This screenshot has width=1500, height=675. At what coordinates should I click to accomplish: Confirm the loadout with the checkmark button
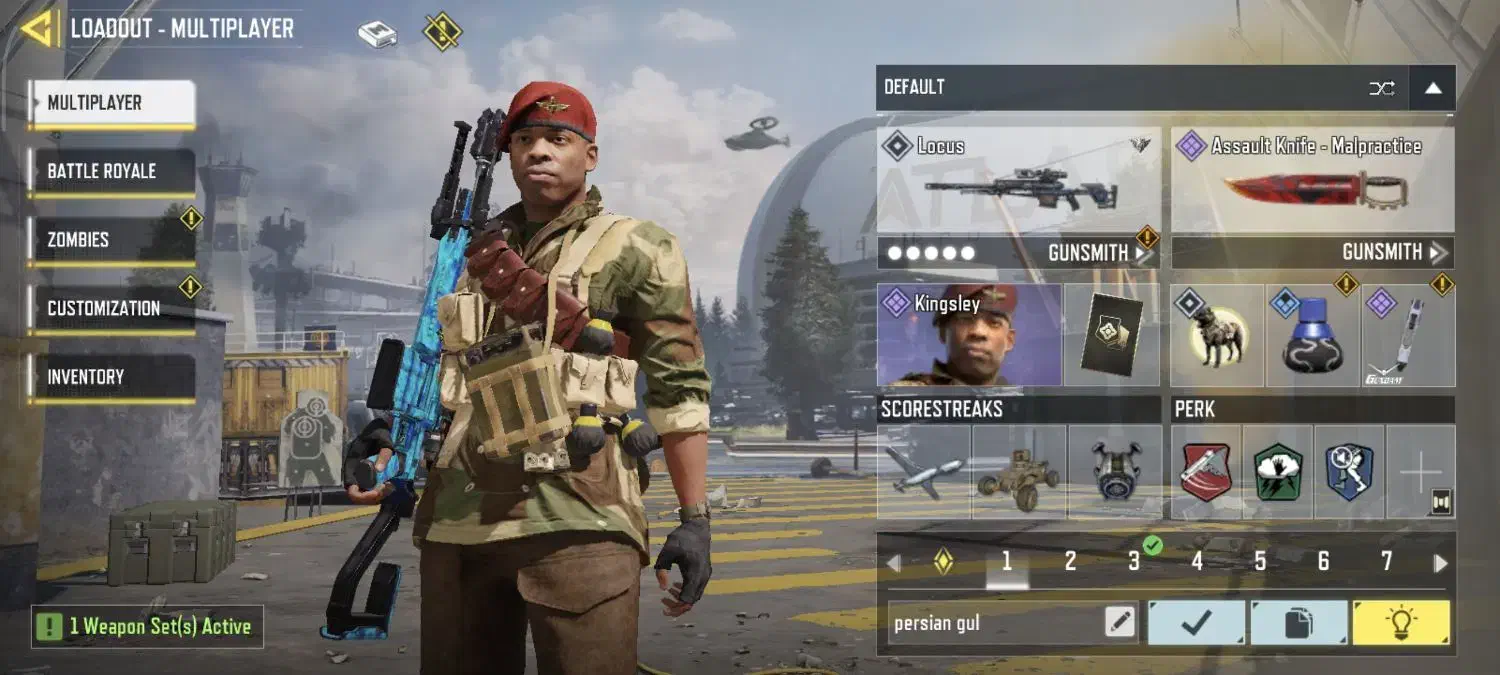[x=1196, y=623]
